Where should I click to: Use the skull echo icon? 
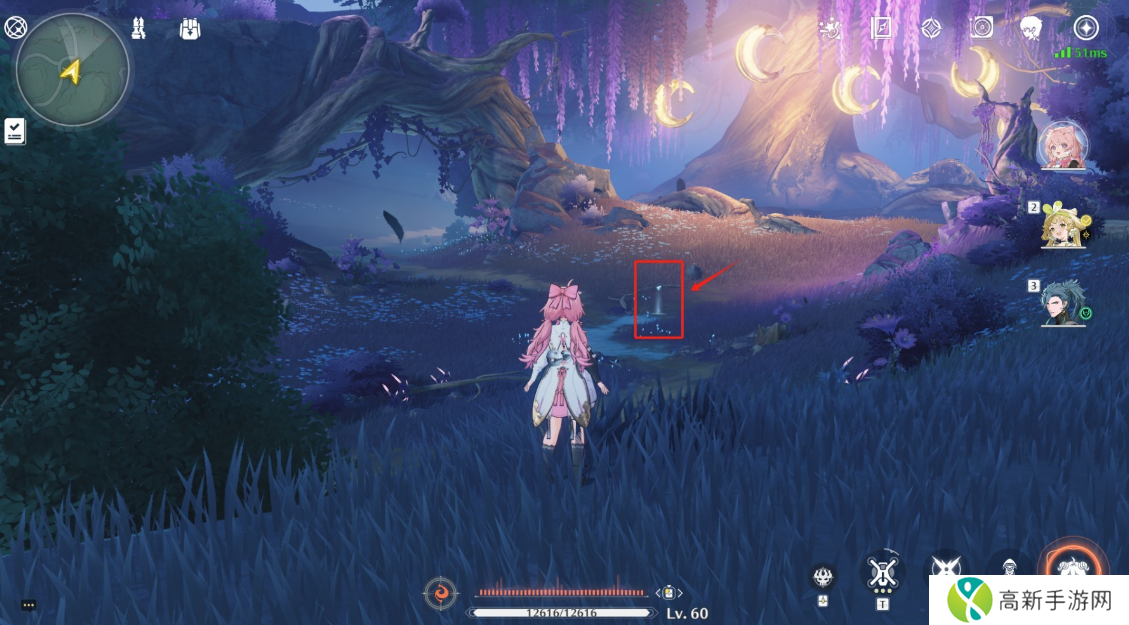pos(823,577)
